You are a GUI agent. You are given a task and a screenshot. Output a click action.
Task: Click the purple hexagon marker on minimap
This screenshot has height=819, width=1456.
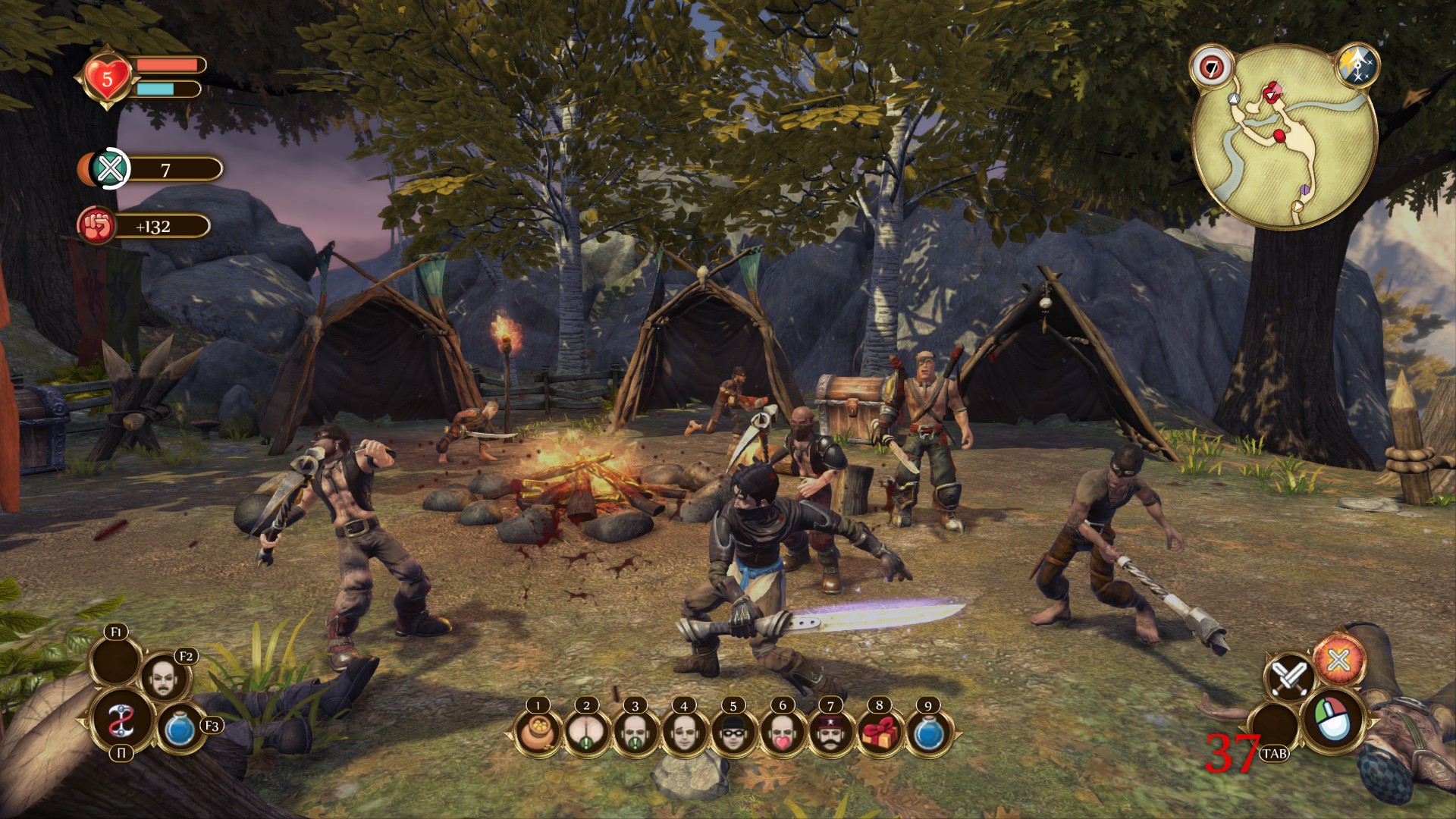tap(1304, 188)
